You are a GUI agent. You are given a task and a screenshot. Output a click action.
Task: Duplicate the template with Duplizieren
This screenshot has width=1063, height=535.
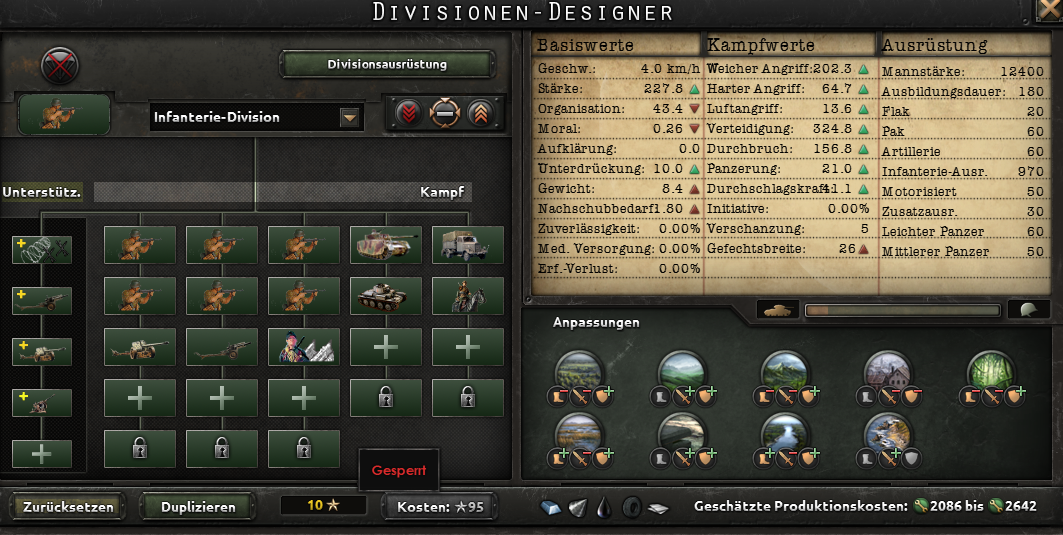(198, 506)
